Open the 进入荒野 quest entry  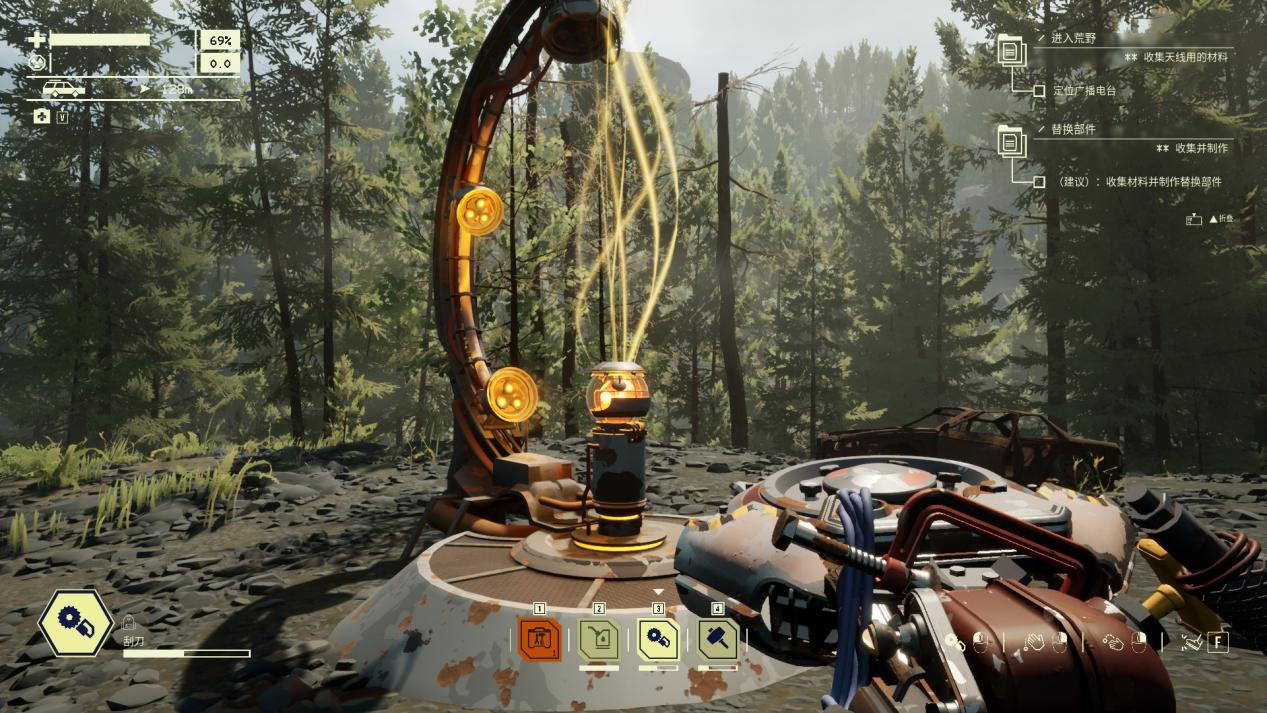pos(1073,38)
